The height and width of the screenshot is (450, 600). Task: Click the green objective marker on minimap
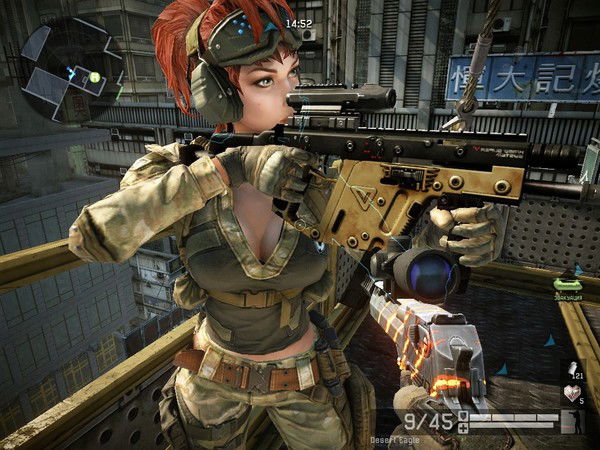tap(94, 77)
